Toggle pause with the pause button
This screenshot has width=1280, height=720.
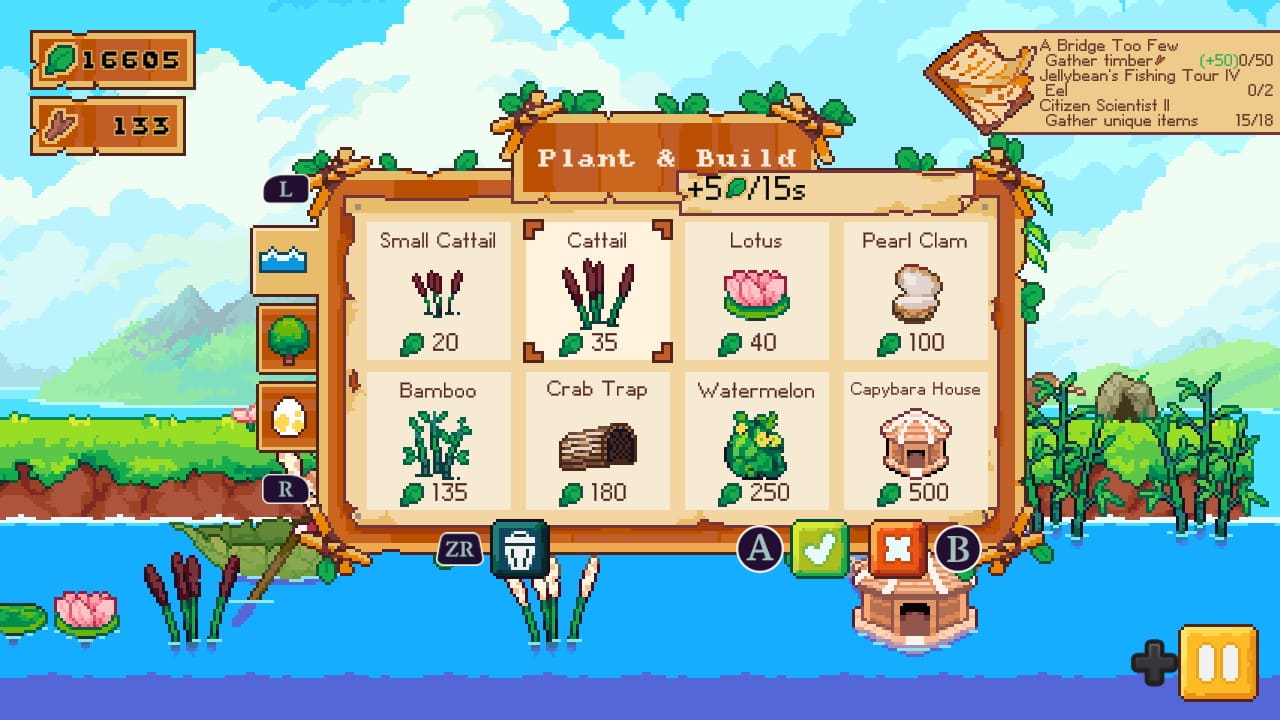coord(1221,660)
